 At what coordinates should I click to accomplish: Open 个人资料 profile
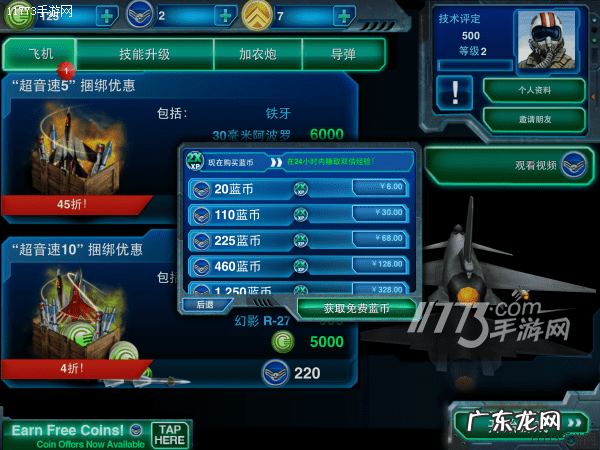pos(532,90)
